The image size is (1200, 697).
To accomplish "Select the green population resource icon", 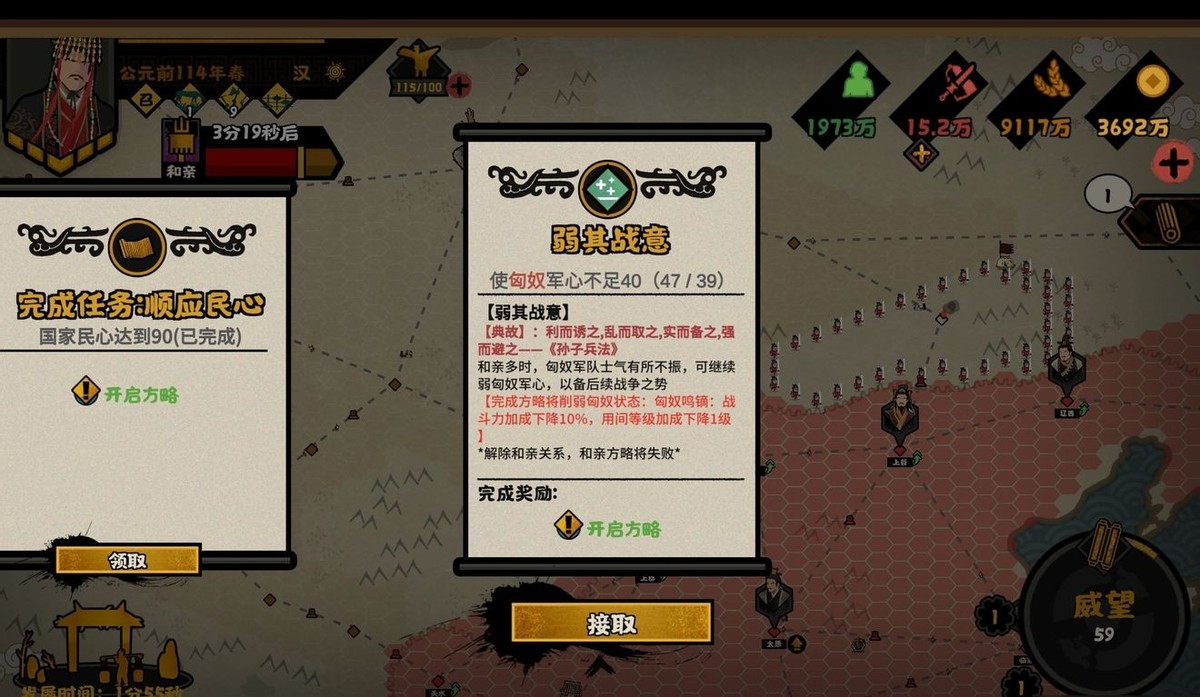I will (x=859, y=82).
